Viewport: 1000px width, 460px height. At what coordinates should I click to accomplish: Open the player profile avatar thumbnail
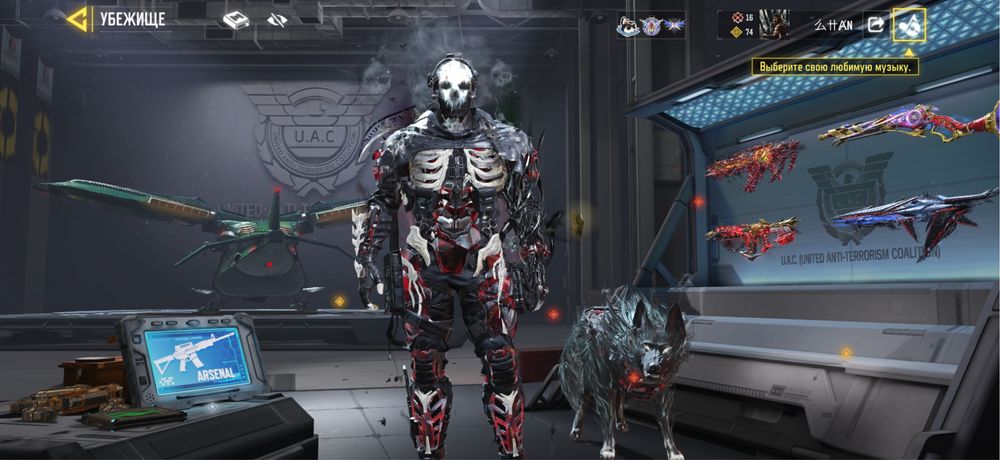pyautogui.click(x=773, y=24)
